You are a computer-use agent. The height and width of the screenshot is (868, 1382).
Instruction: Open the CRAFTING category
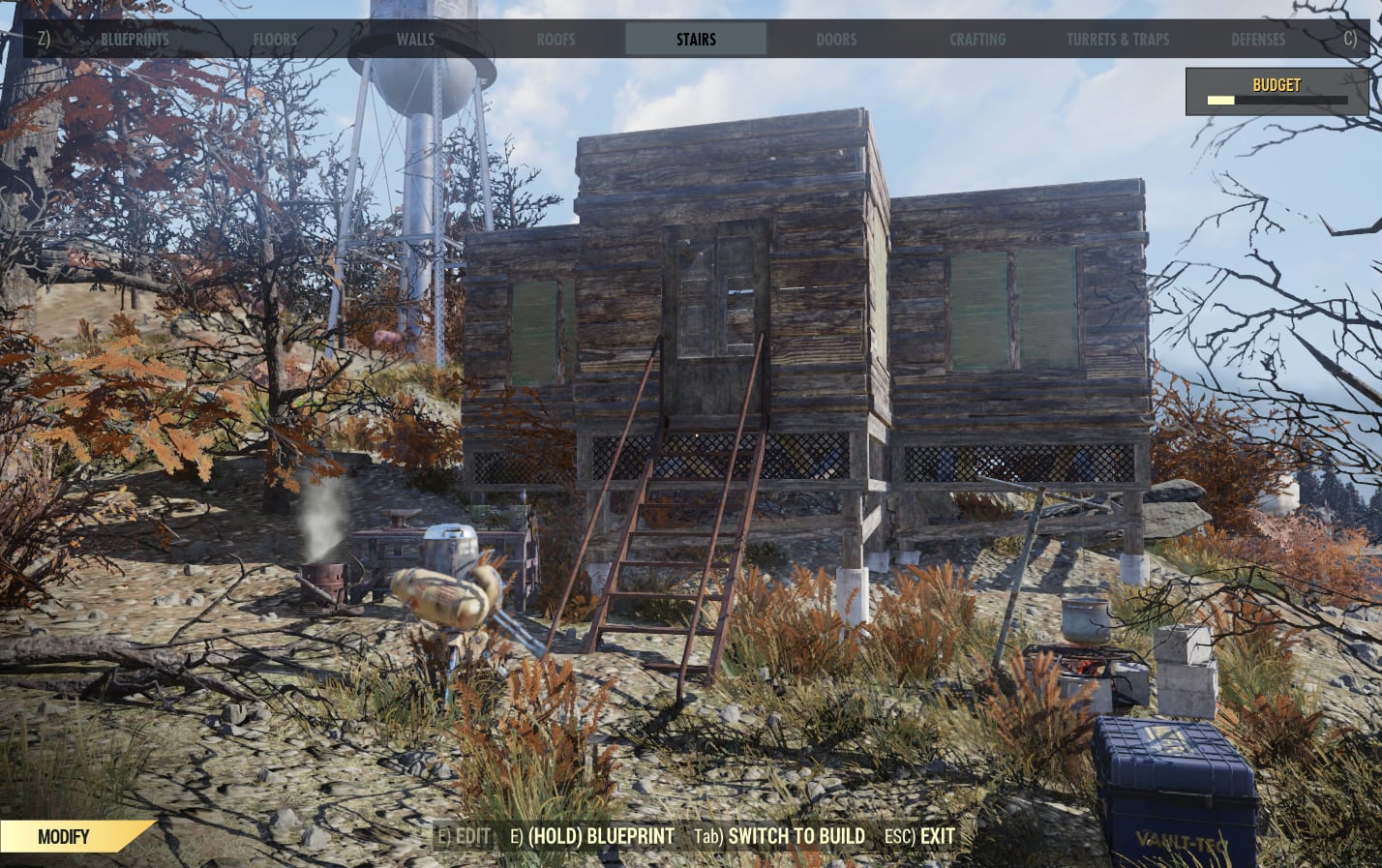[x=977, y=40]
